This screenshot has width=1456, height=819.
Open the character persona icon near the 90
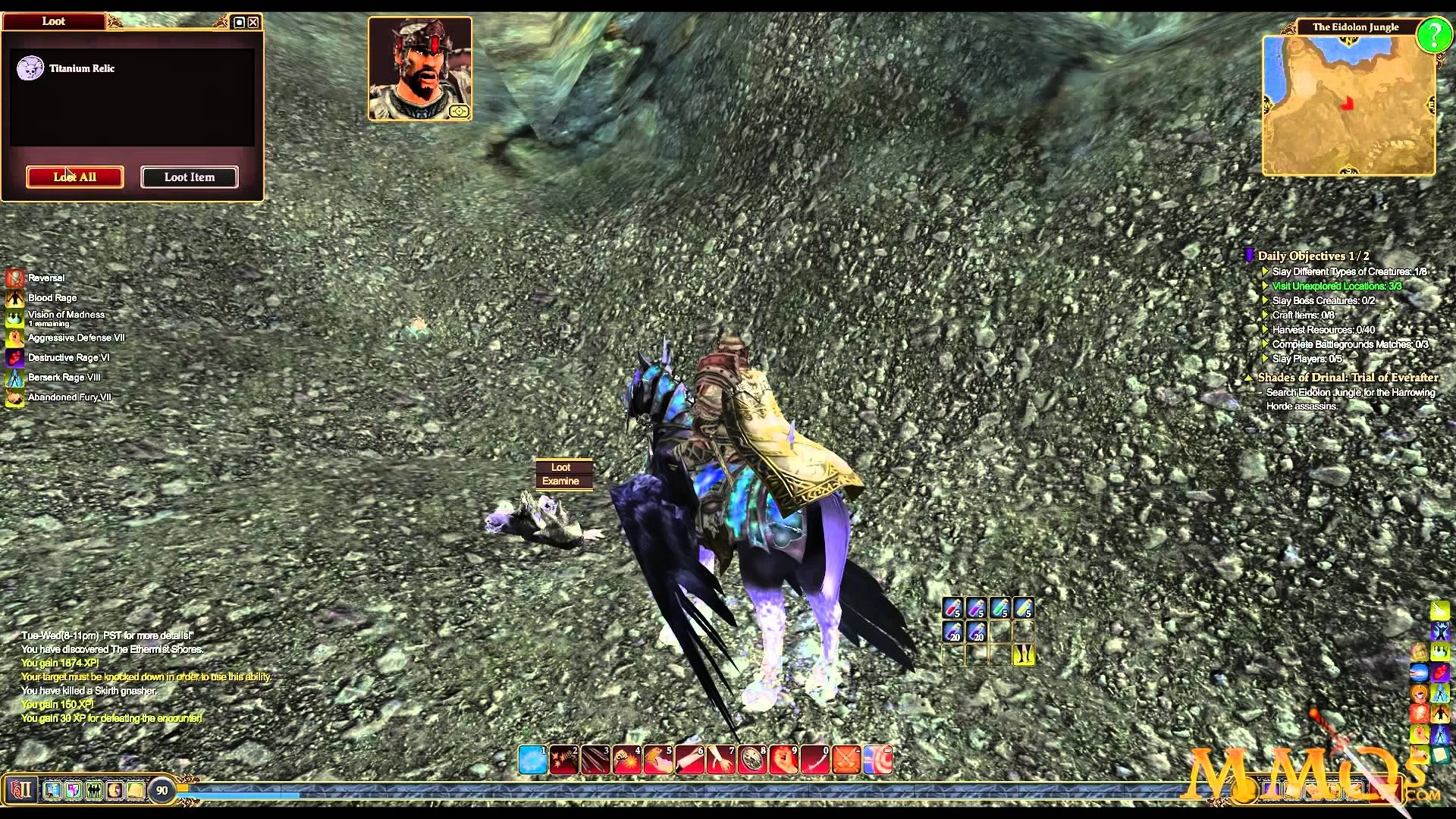(115, 791)
